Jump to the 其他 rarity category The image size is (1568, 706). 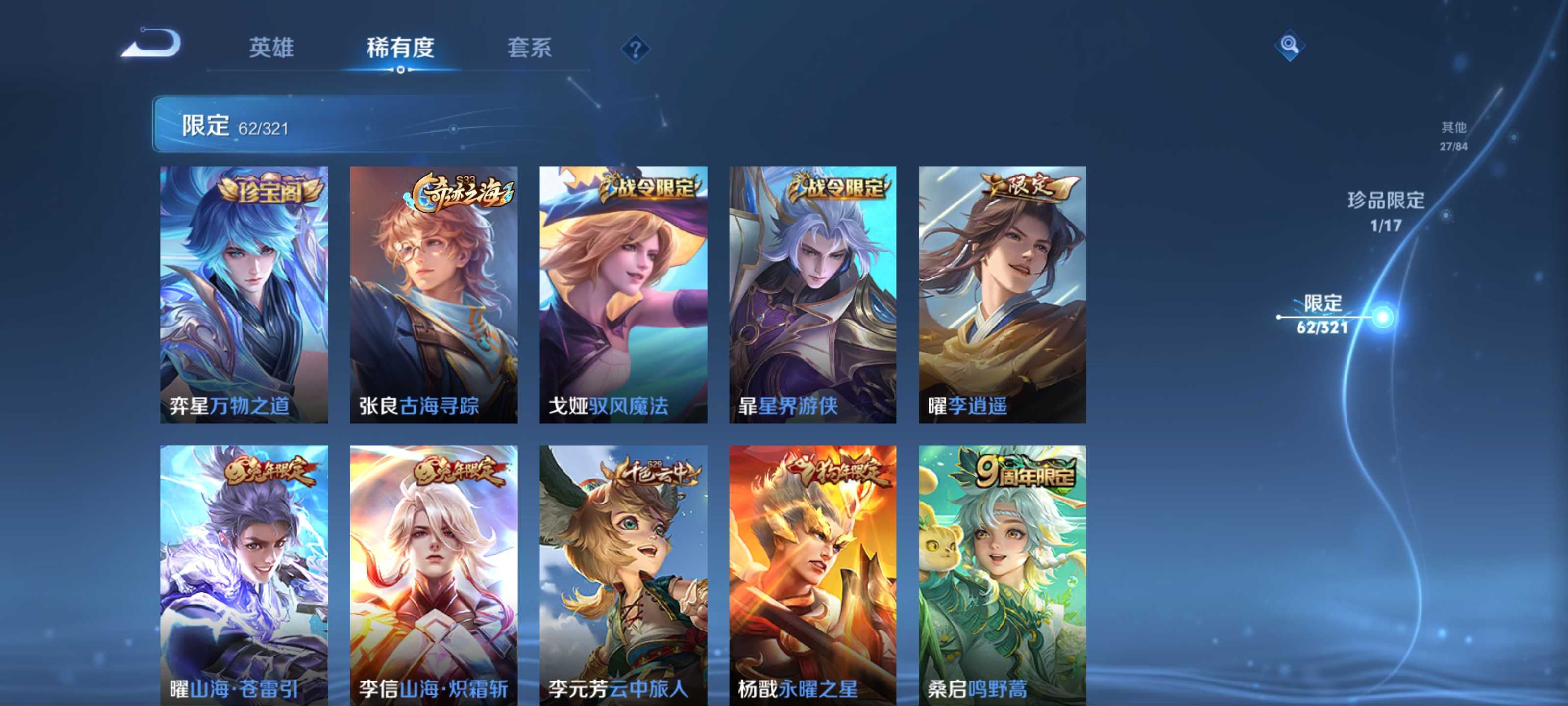pos(1453,135)
